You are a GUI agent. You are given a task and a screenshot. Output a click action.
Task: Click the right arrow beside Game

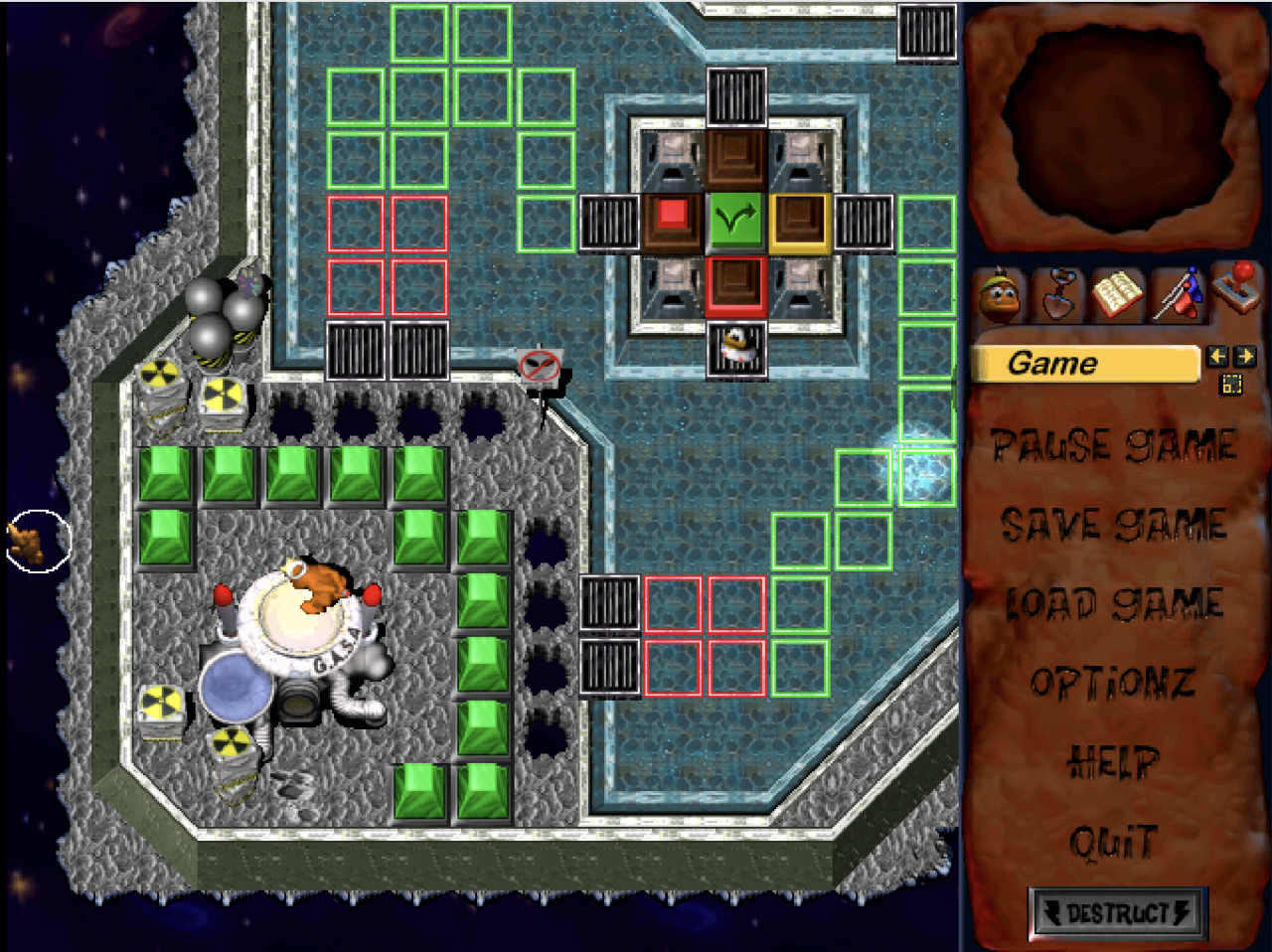[x=1245, y=356]
